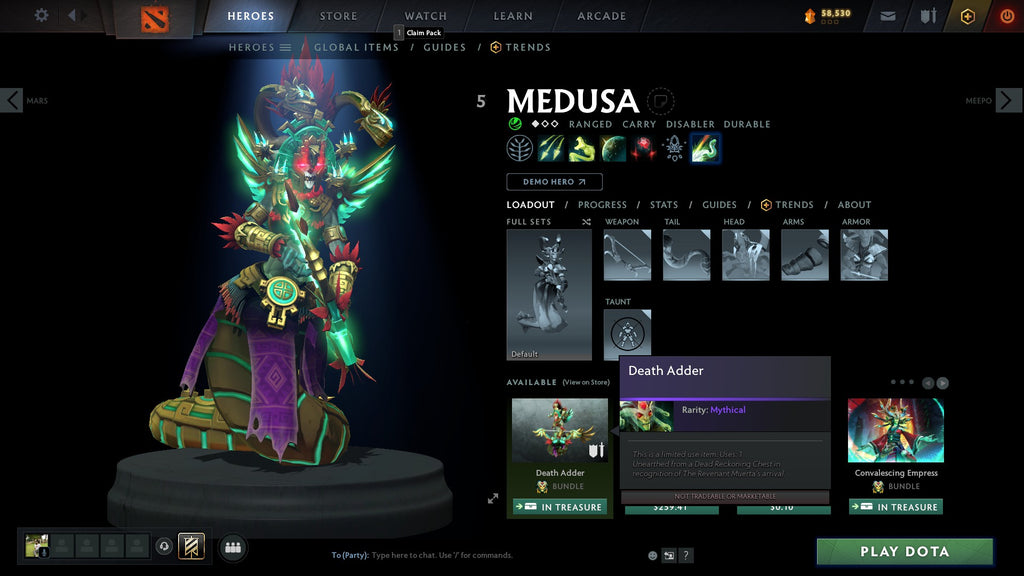Open the About section for Medusa
The width and height of the screenshot is (1024, 576).
tap(854, 205)
